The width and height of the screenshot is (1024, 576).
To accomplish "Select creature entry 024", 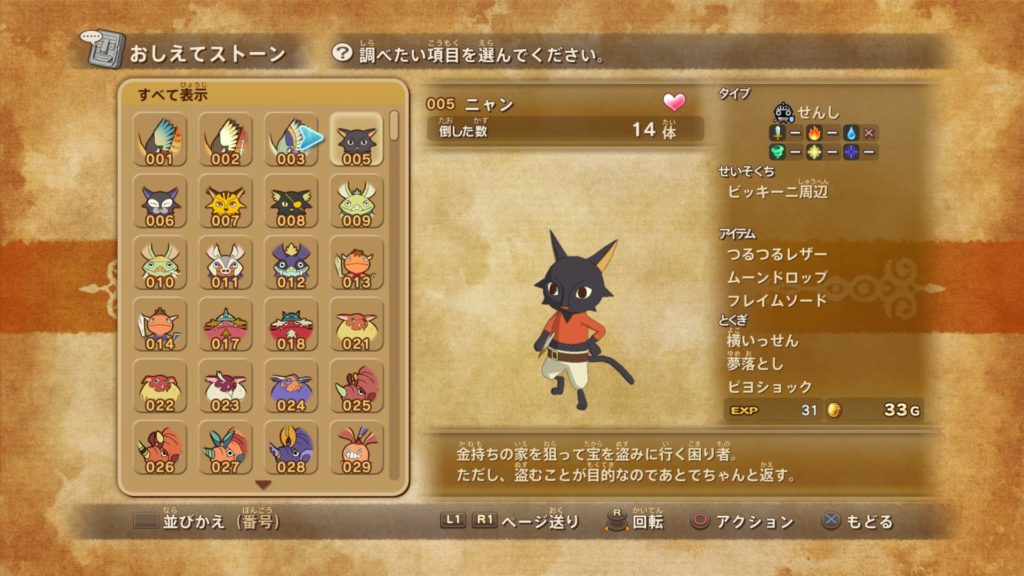I will pyautogui.click(x=290, y=387).
